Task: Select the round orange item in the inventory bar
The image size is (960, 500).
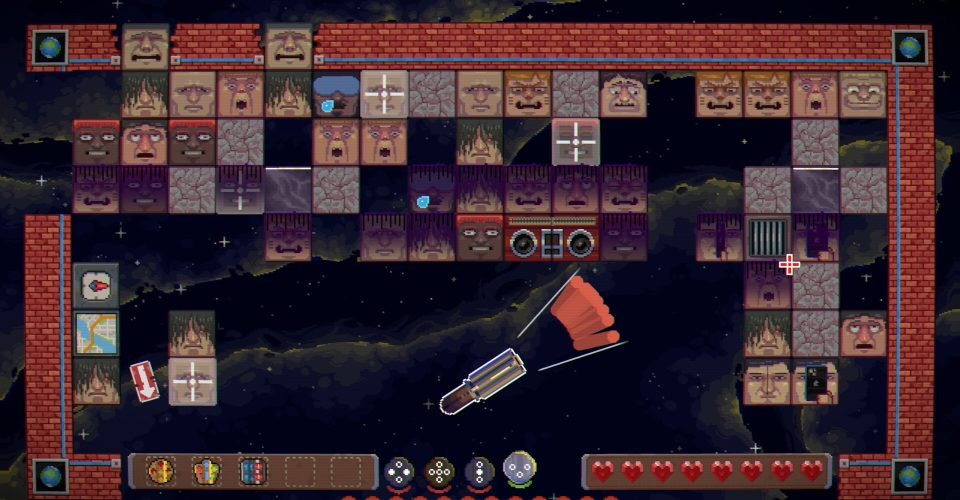Action: pyautogui.click(x=159, y=470)
